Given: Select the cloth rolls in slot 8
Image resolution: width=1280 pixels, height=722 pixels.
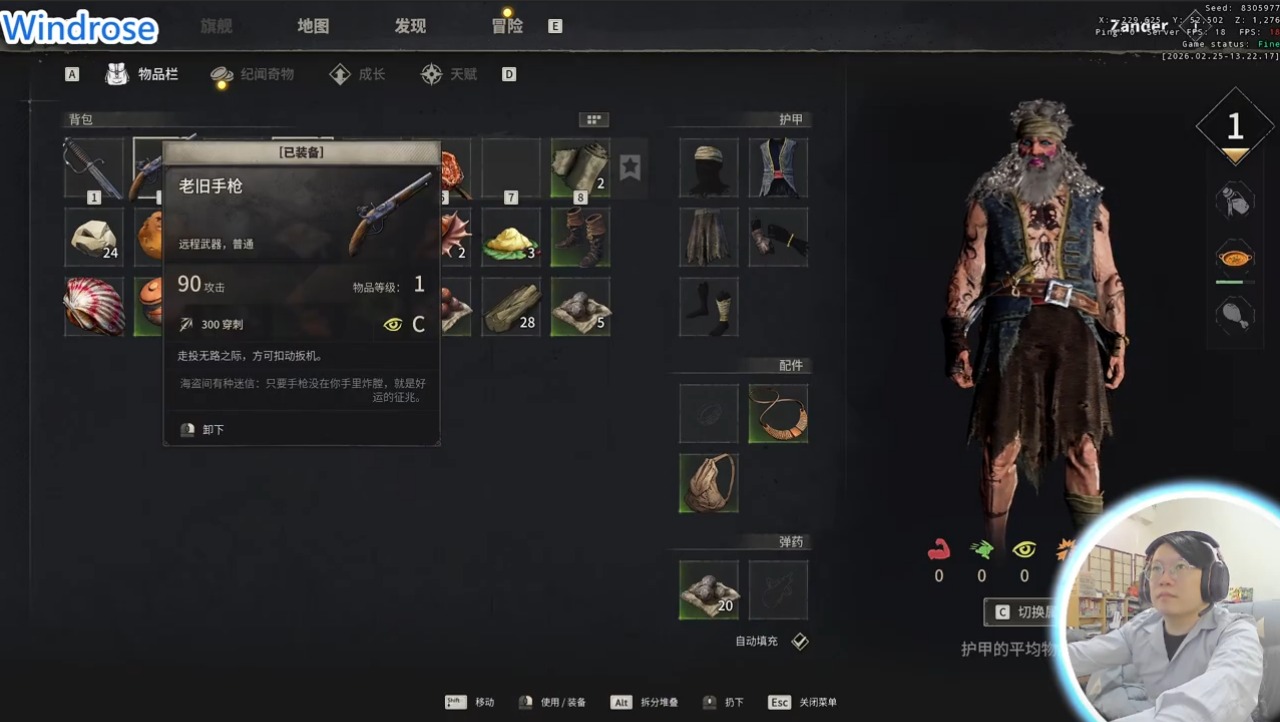Looking at the screenshot, I should [x=580, y=168].
